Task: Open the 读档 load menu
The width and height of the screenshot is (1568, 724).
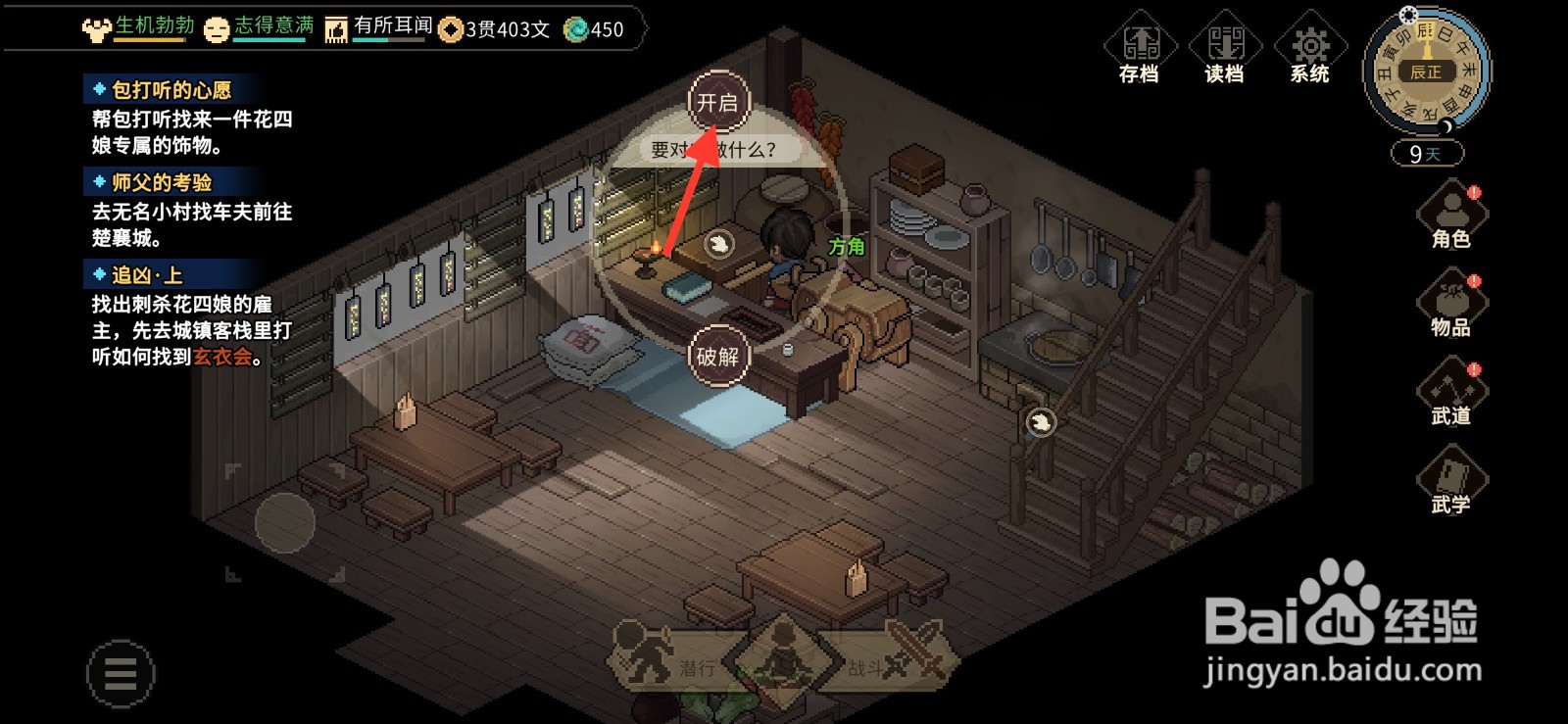Action: [x=1225, y=49]
